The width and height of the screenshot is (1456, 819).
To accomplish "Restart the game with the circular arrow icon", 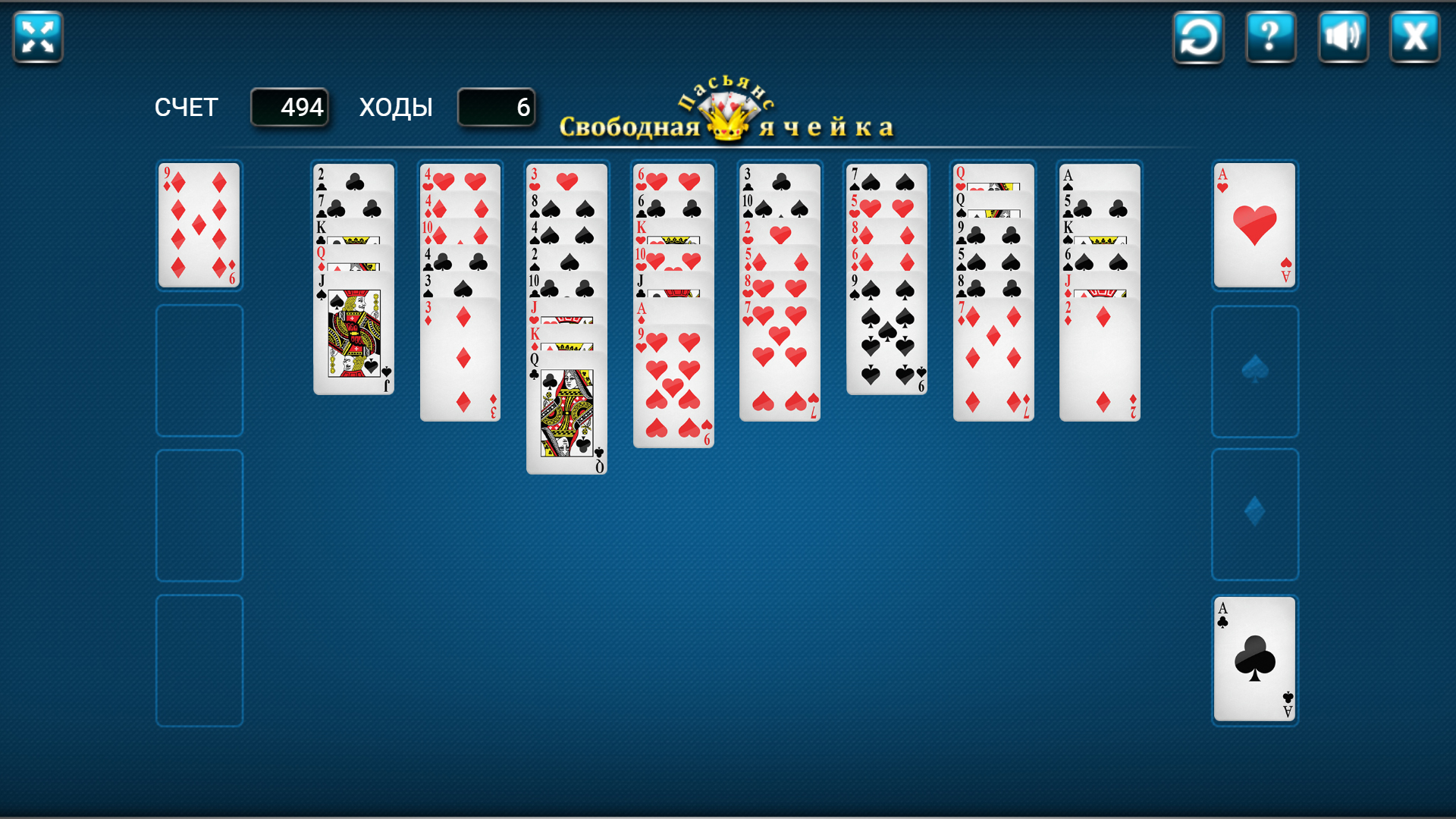I will (1198, 36).
